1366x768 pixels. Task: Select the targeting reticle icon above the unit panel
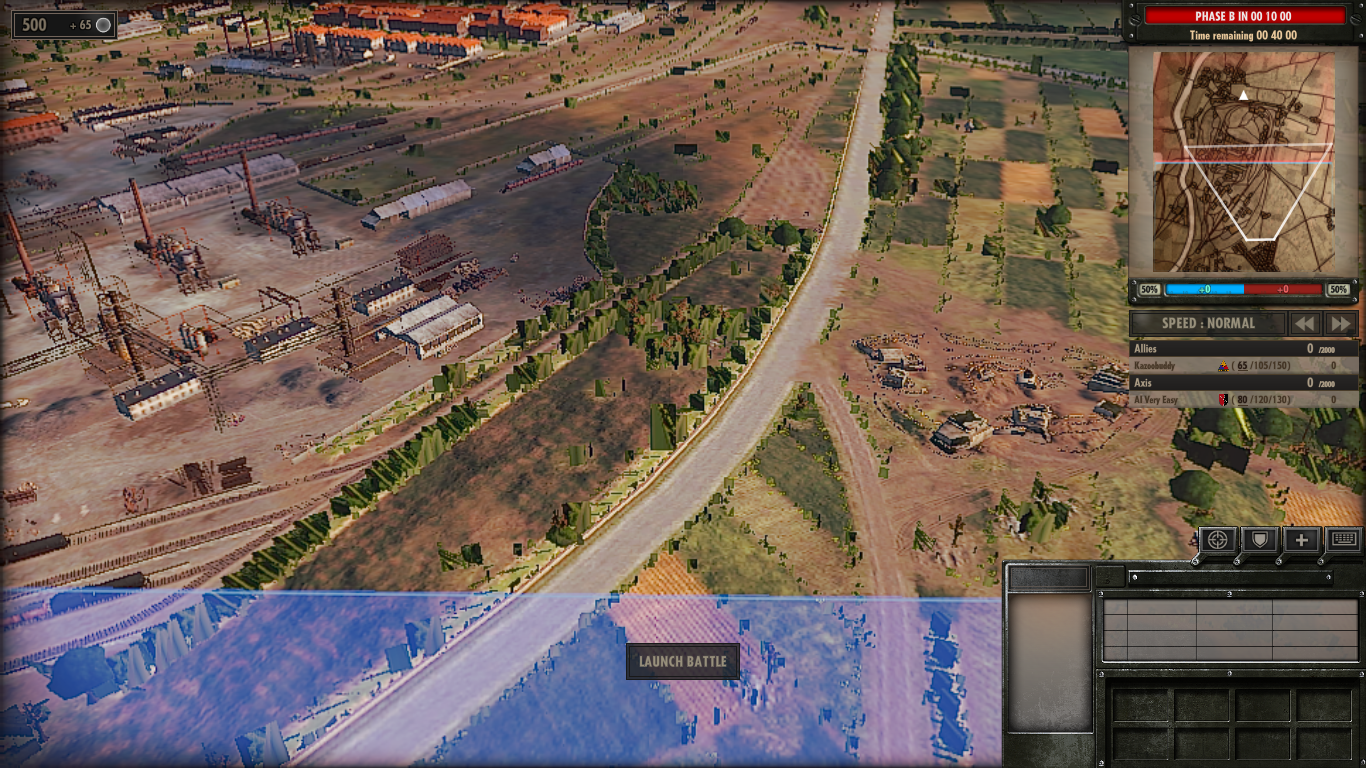click(x=1216, y=540)
